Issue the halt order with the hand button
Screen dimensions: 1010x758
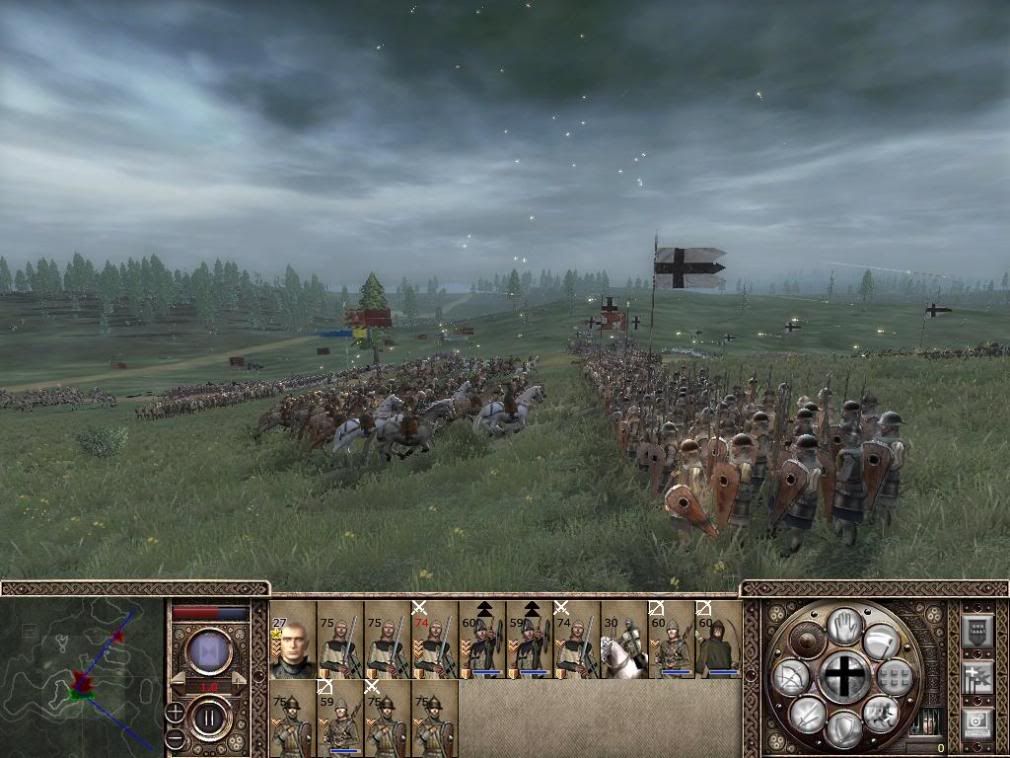coord(844,625)
